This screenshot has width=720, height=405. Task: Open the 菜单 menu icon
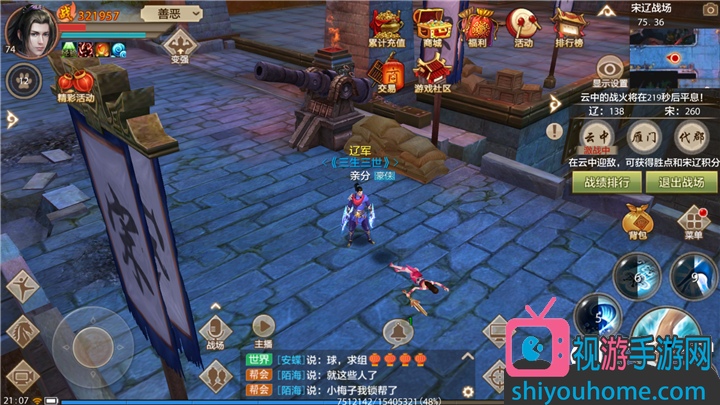[x=694, y=221]
